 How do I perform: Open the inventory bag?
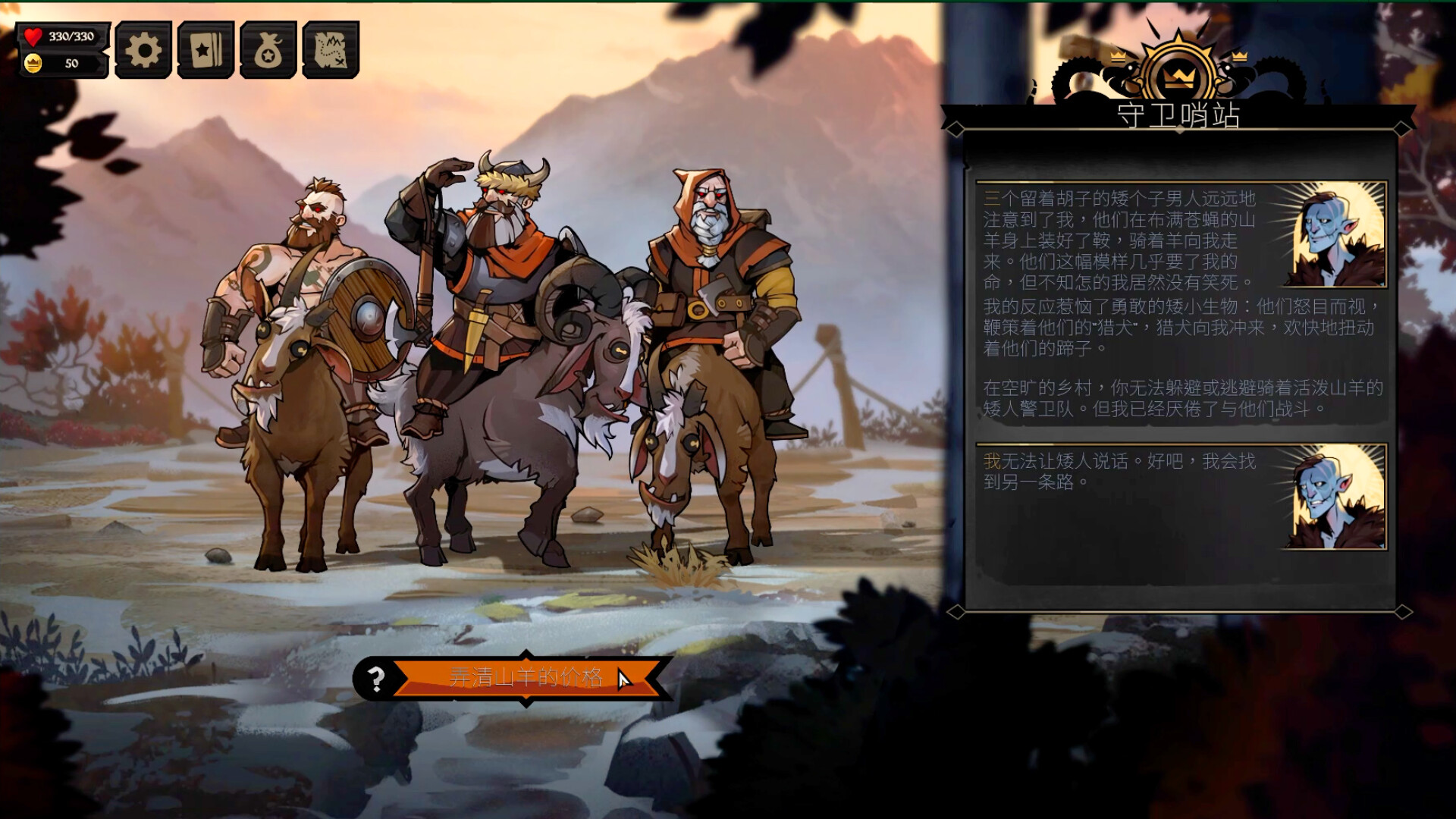pos(267,49)
